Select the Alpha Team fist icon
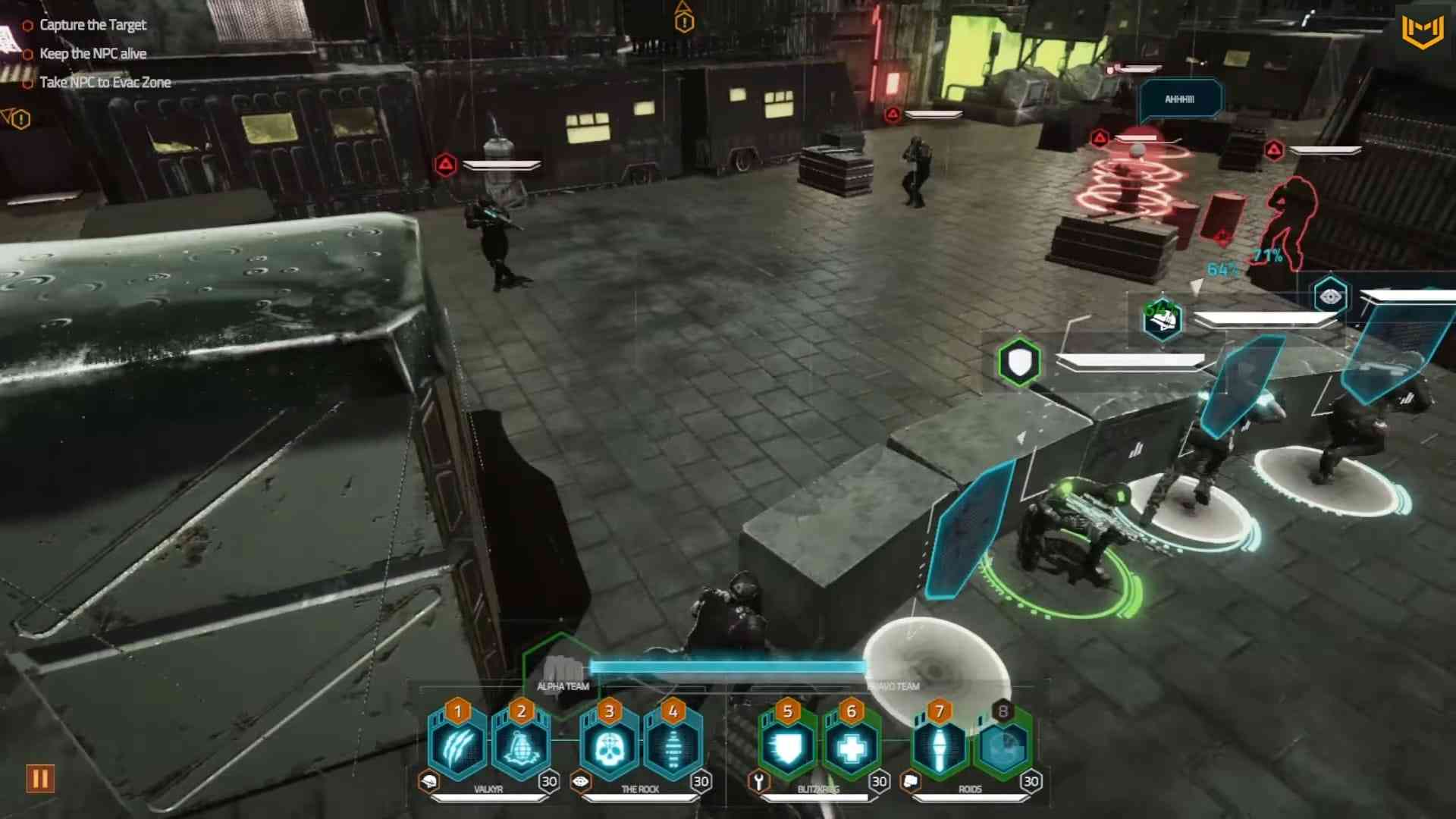The image size is (1456, 819). coord(562,670)
